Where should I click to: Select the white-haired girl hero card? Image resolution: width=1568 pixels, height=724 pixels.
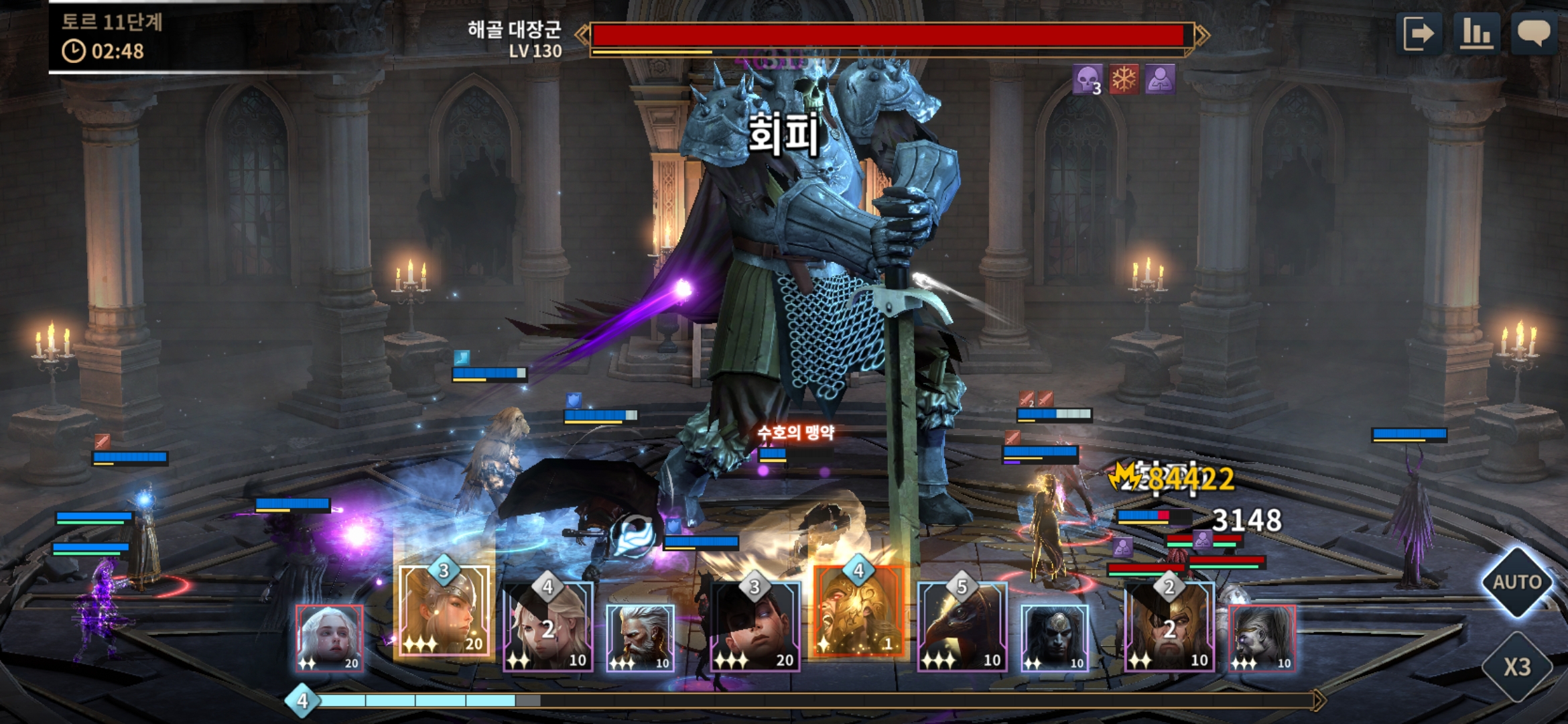[330, 638]
